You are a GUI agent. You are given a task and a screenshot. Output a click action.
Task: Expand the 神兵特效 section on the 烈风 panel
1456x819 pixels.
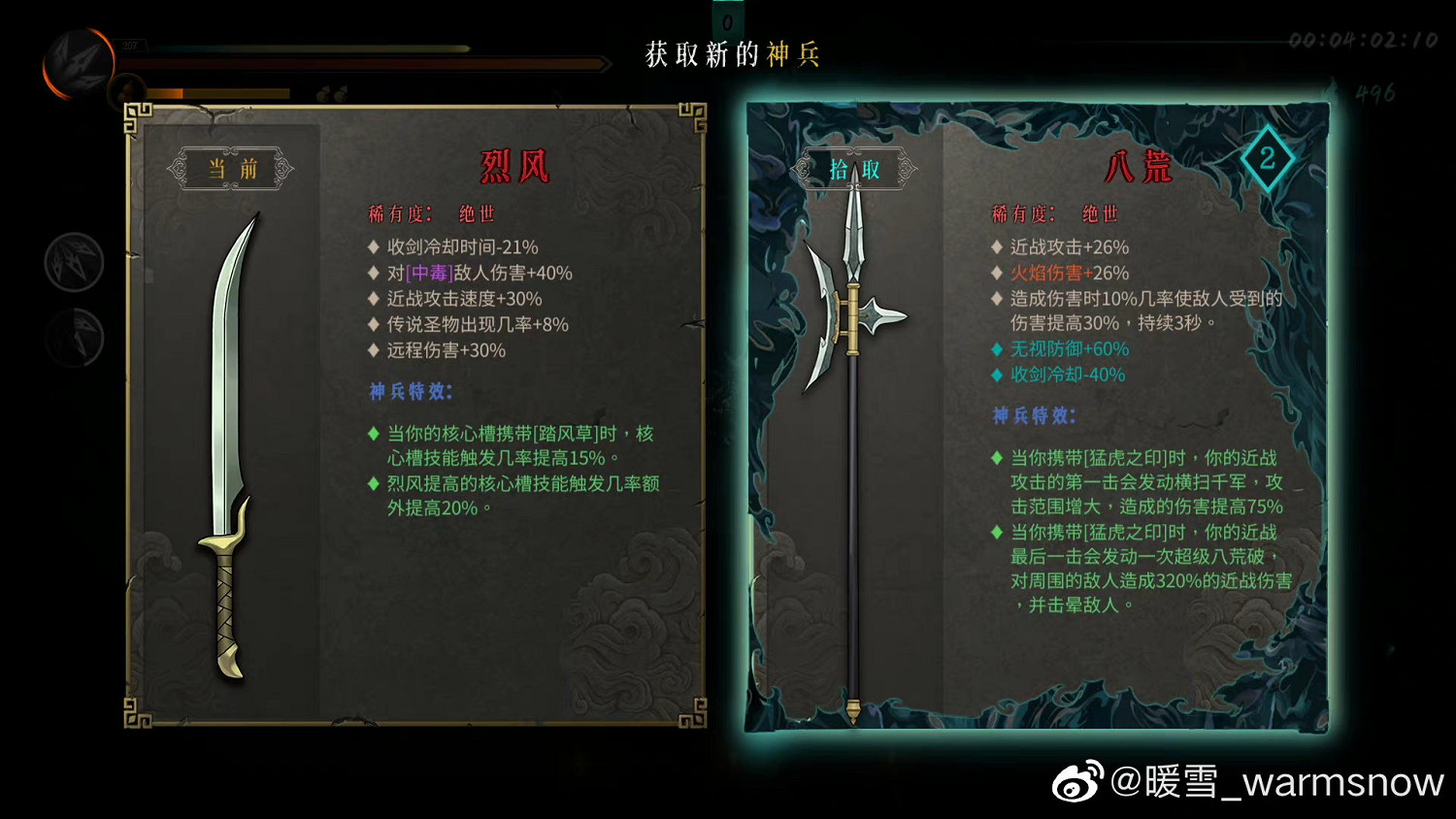[410, 392]
